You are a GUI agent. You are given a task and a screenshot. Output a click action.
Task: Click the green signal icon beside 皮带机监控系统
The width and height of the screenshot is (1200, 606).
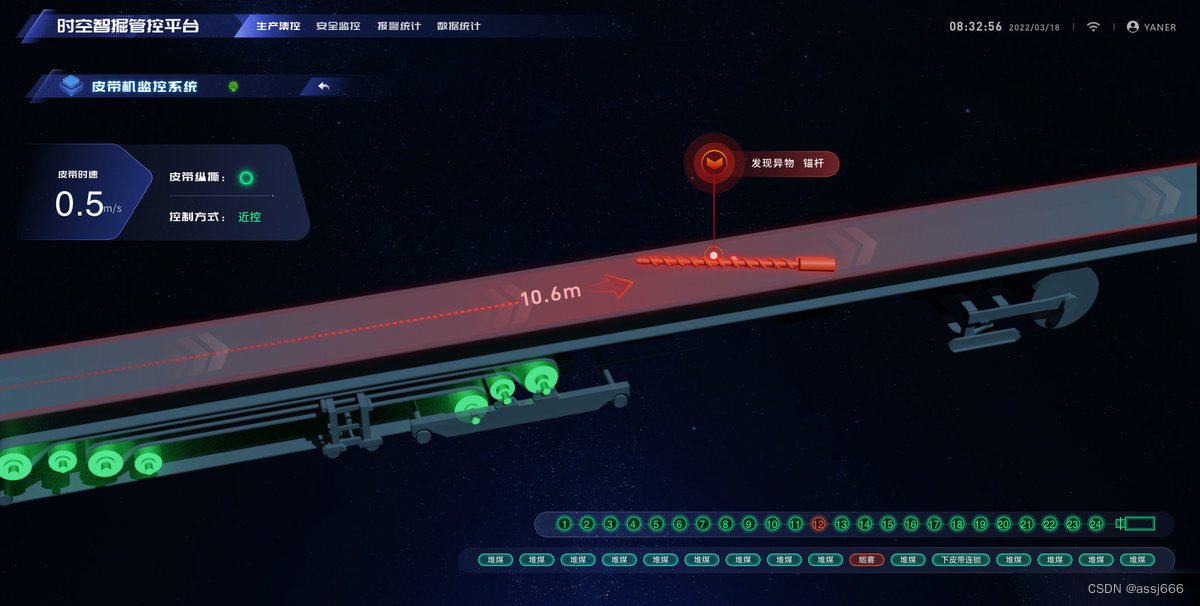233,87
